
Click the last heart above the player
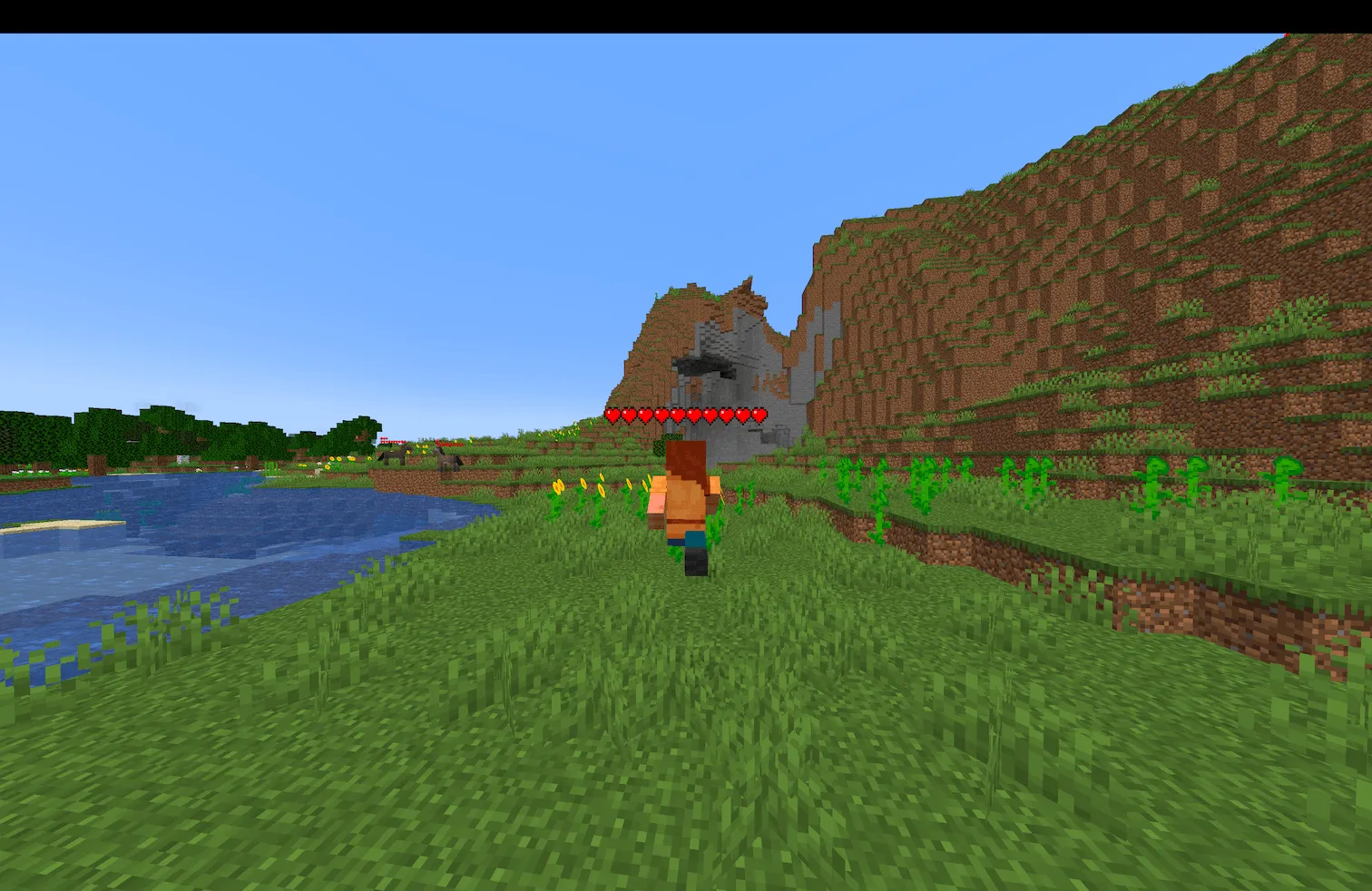760,416
